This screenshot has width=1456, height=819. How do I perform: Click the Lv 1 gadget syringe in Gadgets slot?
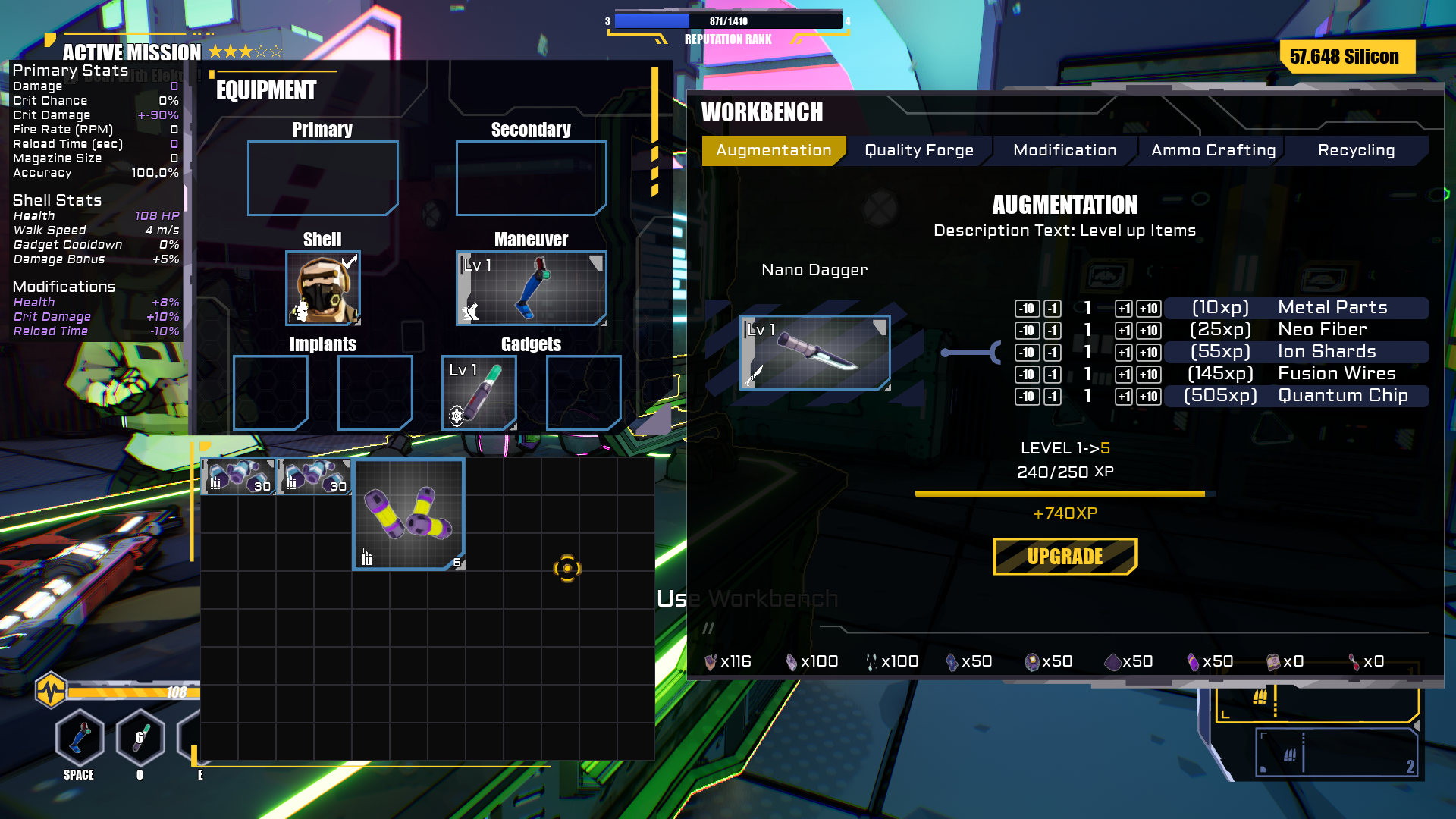pyautogui.click(x=479, y=392)
